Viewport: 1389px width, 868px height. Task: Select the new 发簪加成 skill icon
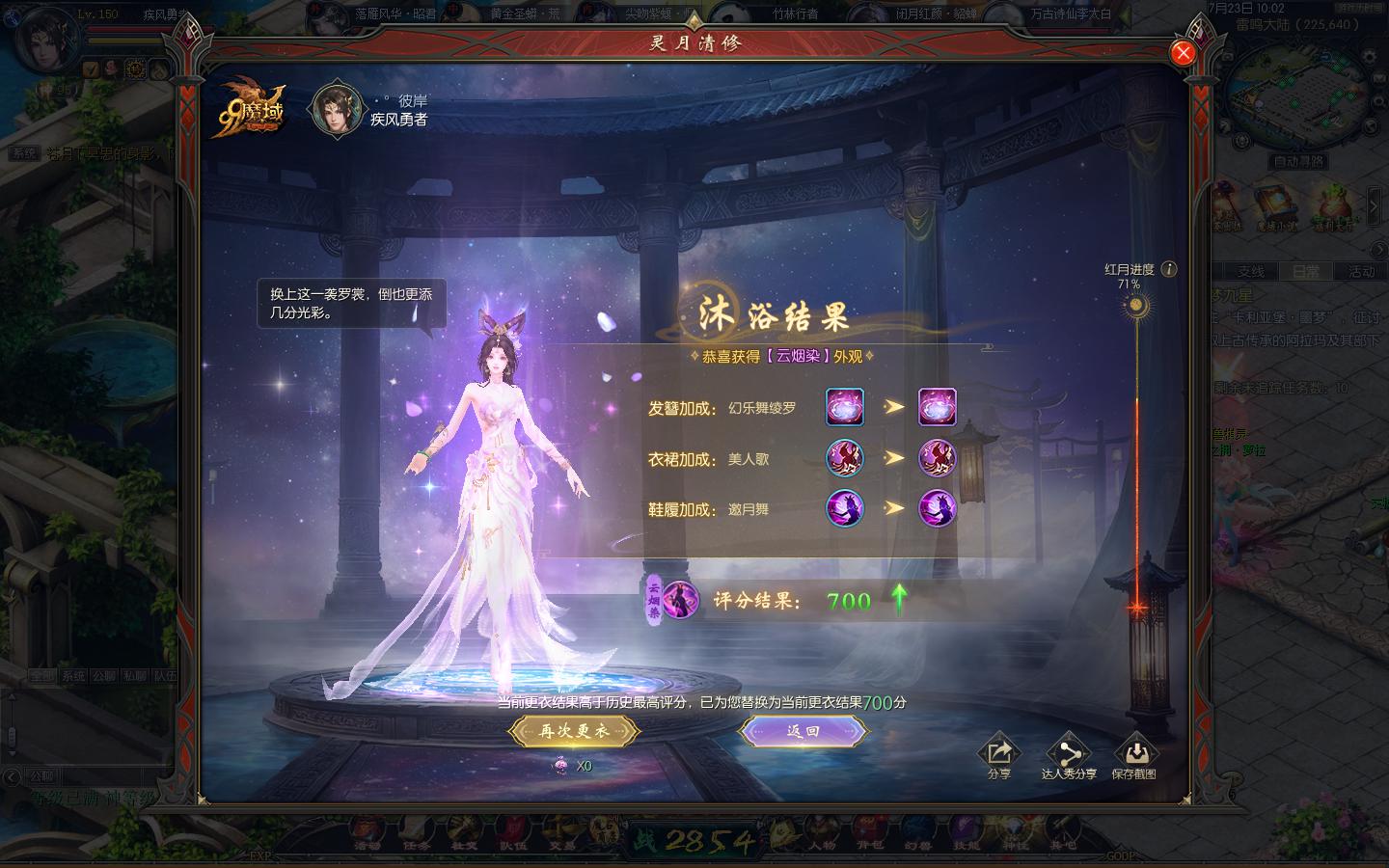point(937,407)
